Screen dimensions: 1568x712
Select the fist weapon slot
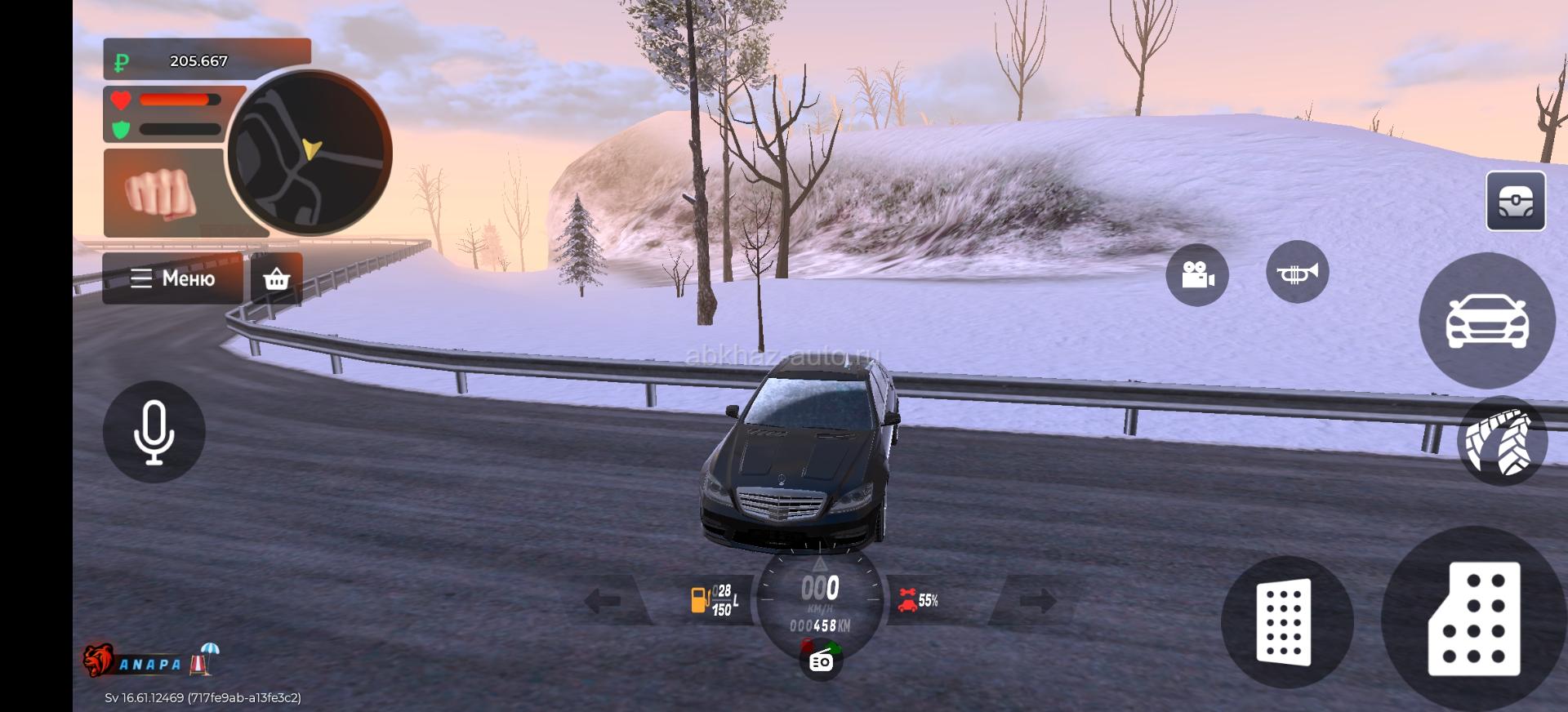tap(162, 193)
